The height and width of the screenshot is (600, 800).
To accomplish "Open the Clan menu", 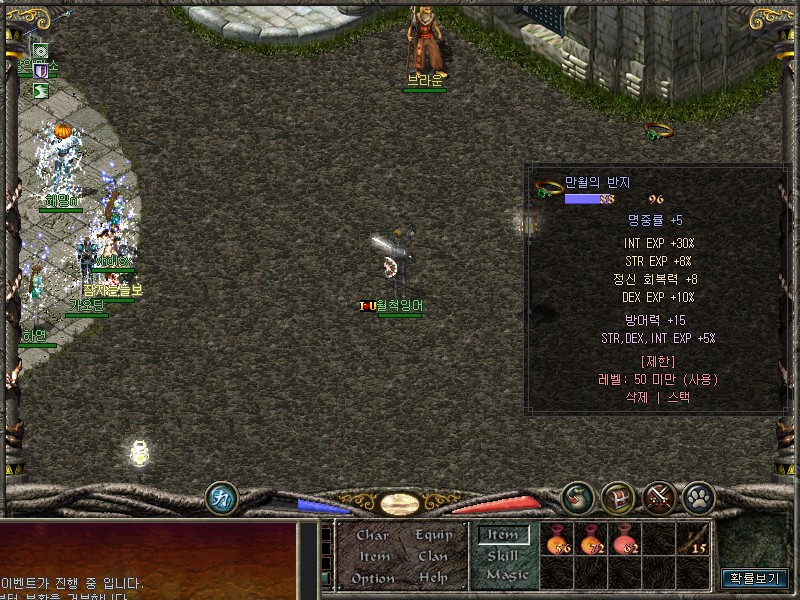I will click(x=433, y=556).
